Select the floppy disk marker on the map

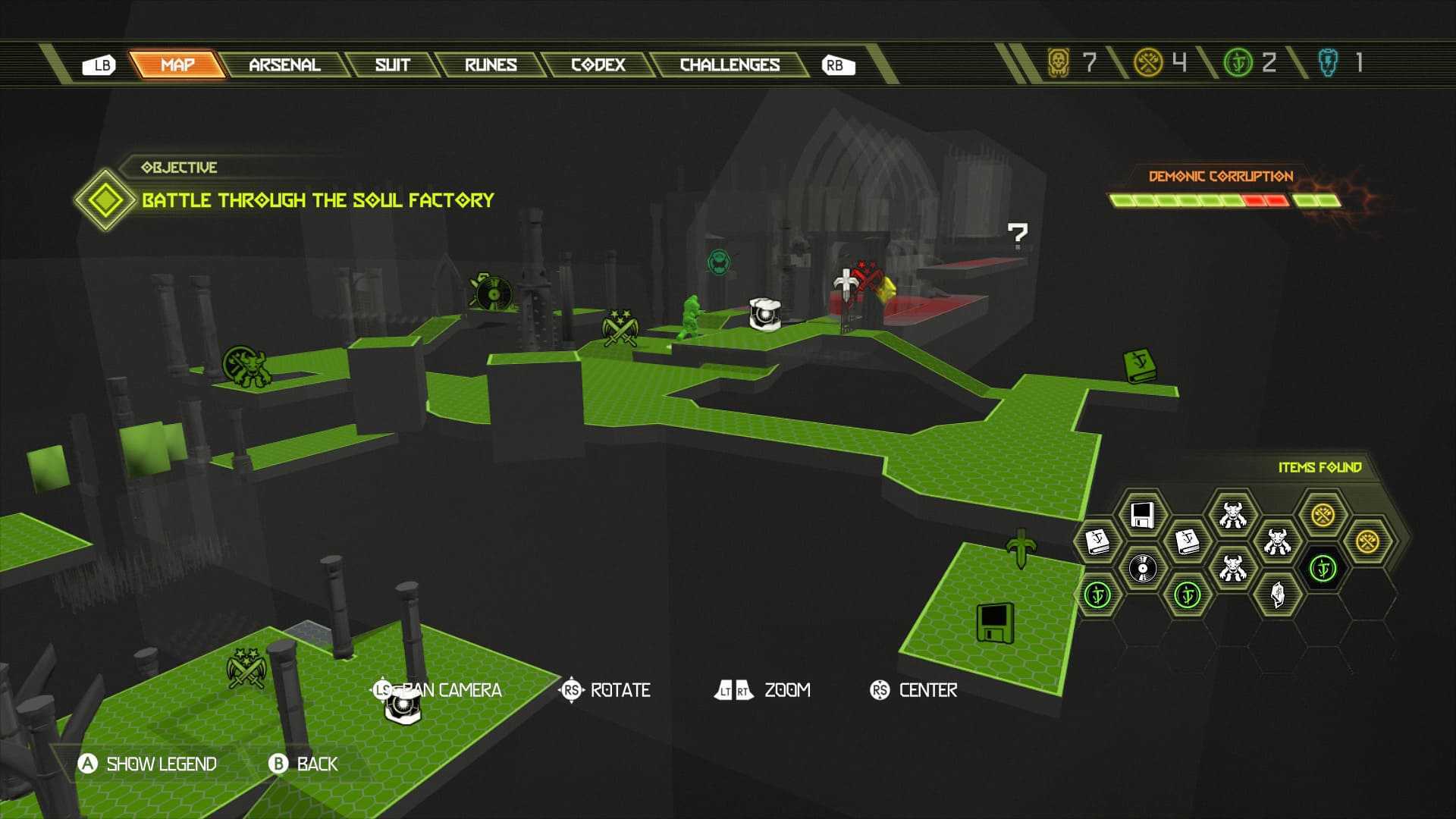995,623
